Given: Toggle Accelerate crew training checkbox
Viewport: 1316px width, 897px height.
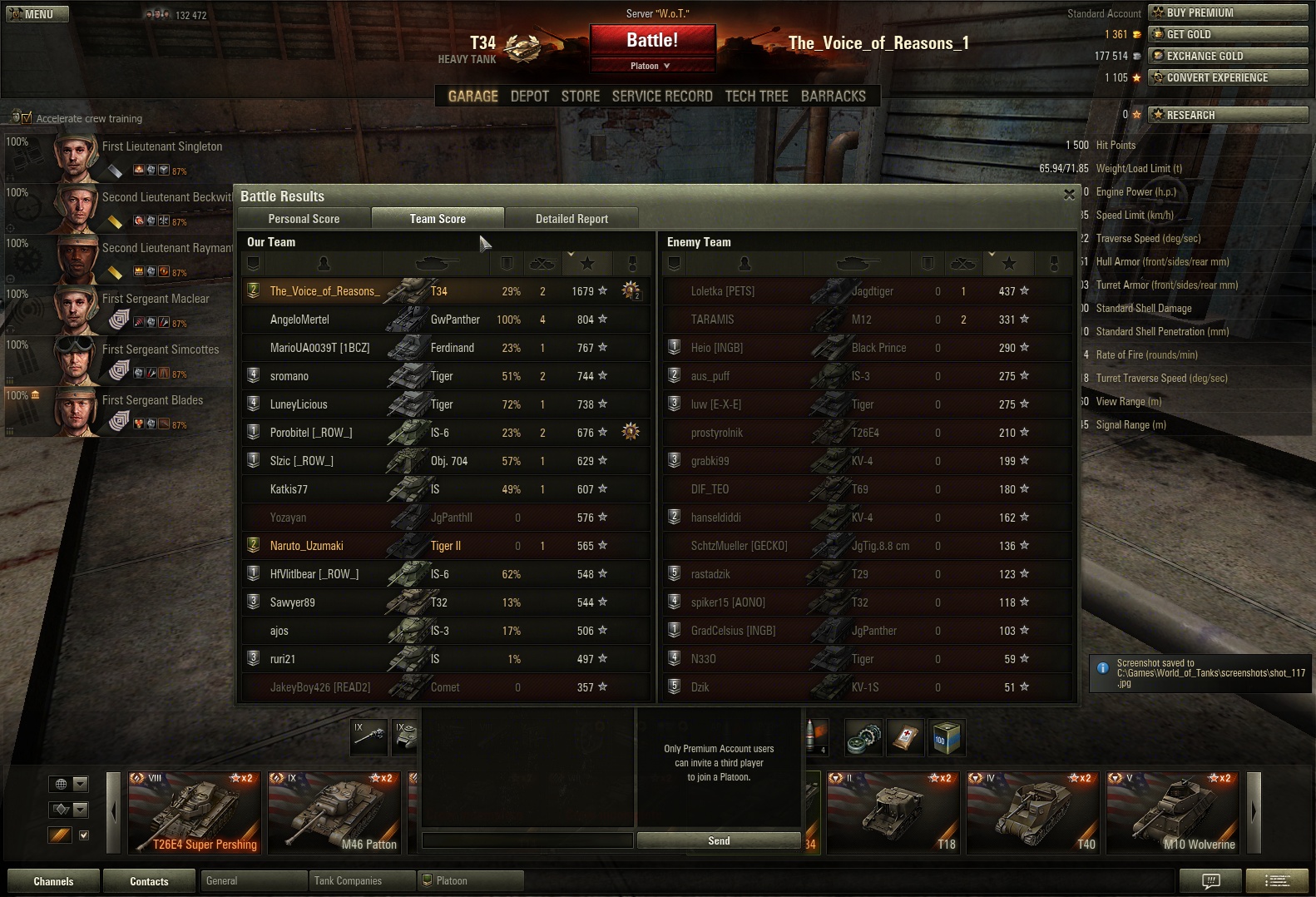Looking at the screenshot, I should click(26, 118).
